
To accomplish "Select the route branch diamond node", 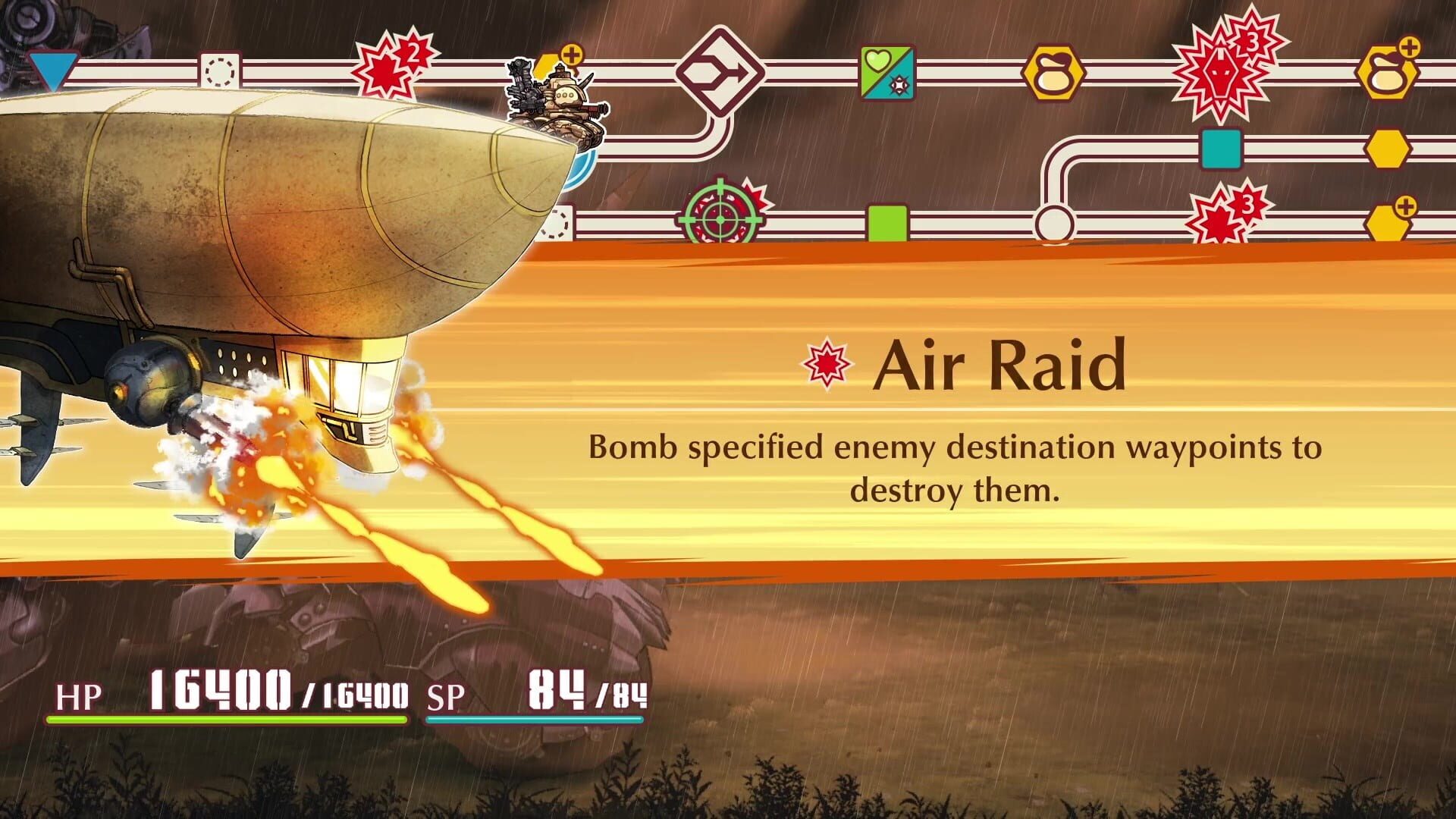I will (x=720, y=72).
